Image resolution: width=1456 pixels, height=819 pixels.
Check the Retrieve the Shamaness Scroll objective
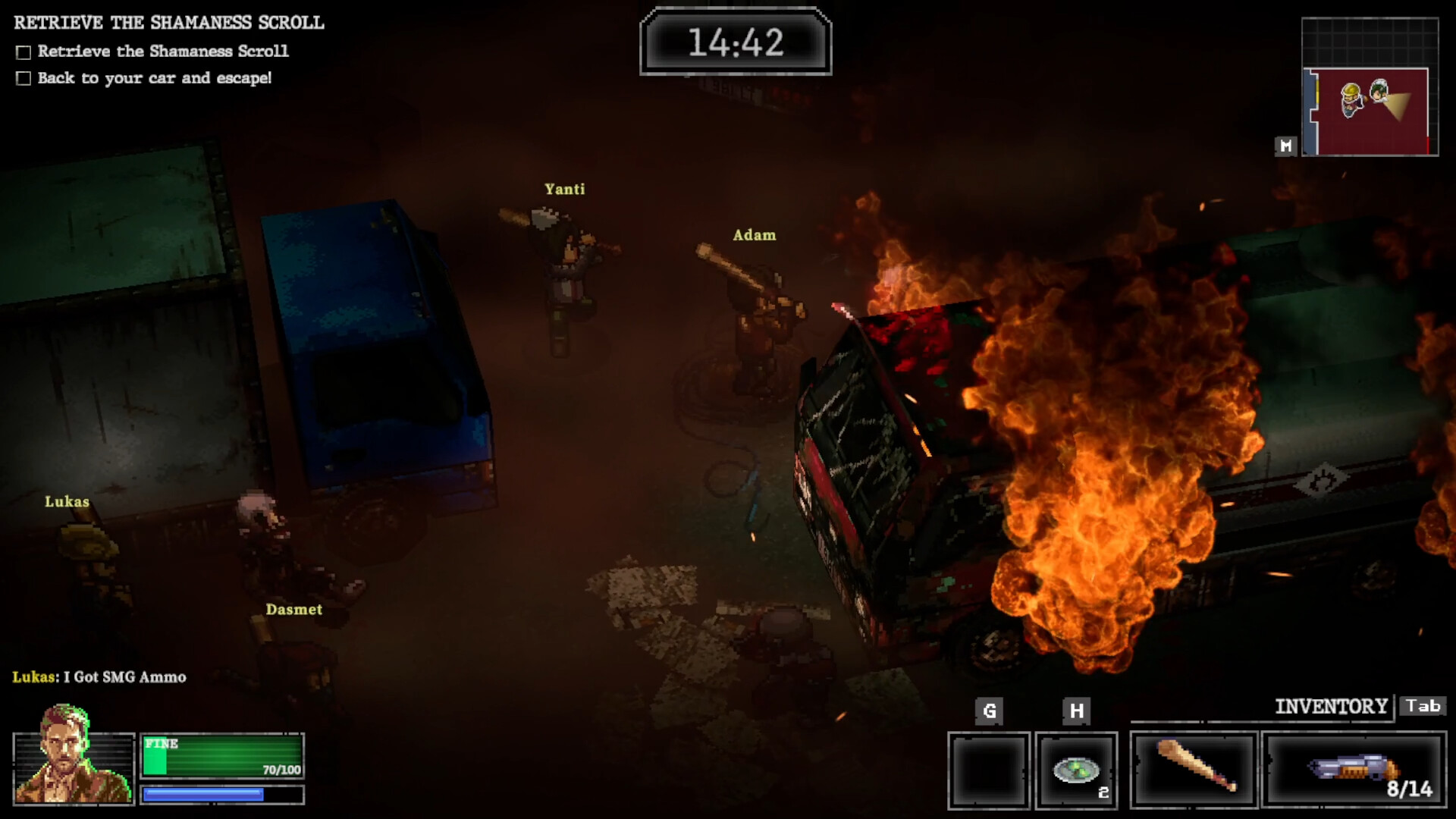click(x=22, y=51)
